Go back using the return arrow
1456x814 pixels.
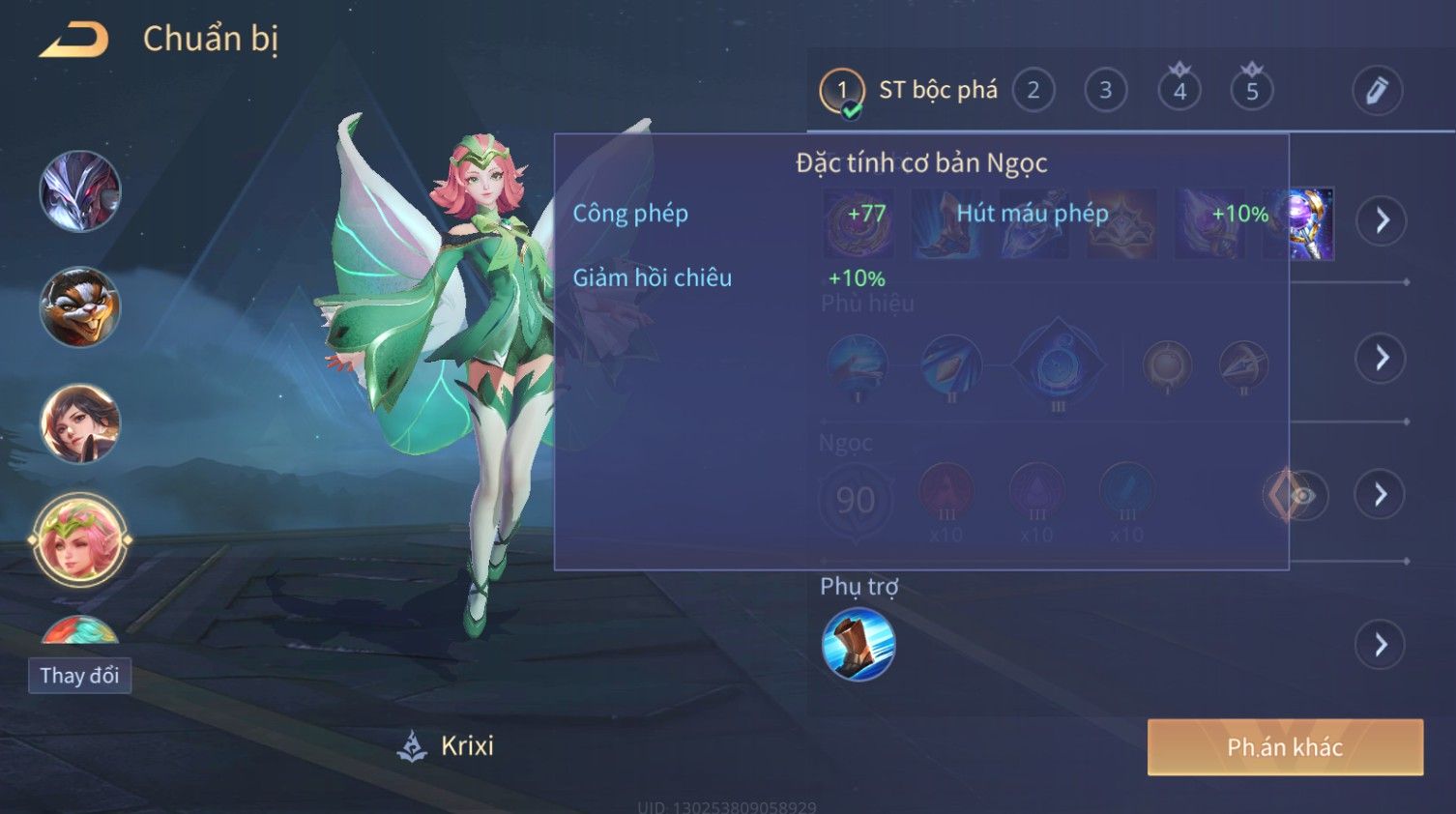tap(73, 40)
